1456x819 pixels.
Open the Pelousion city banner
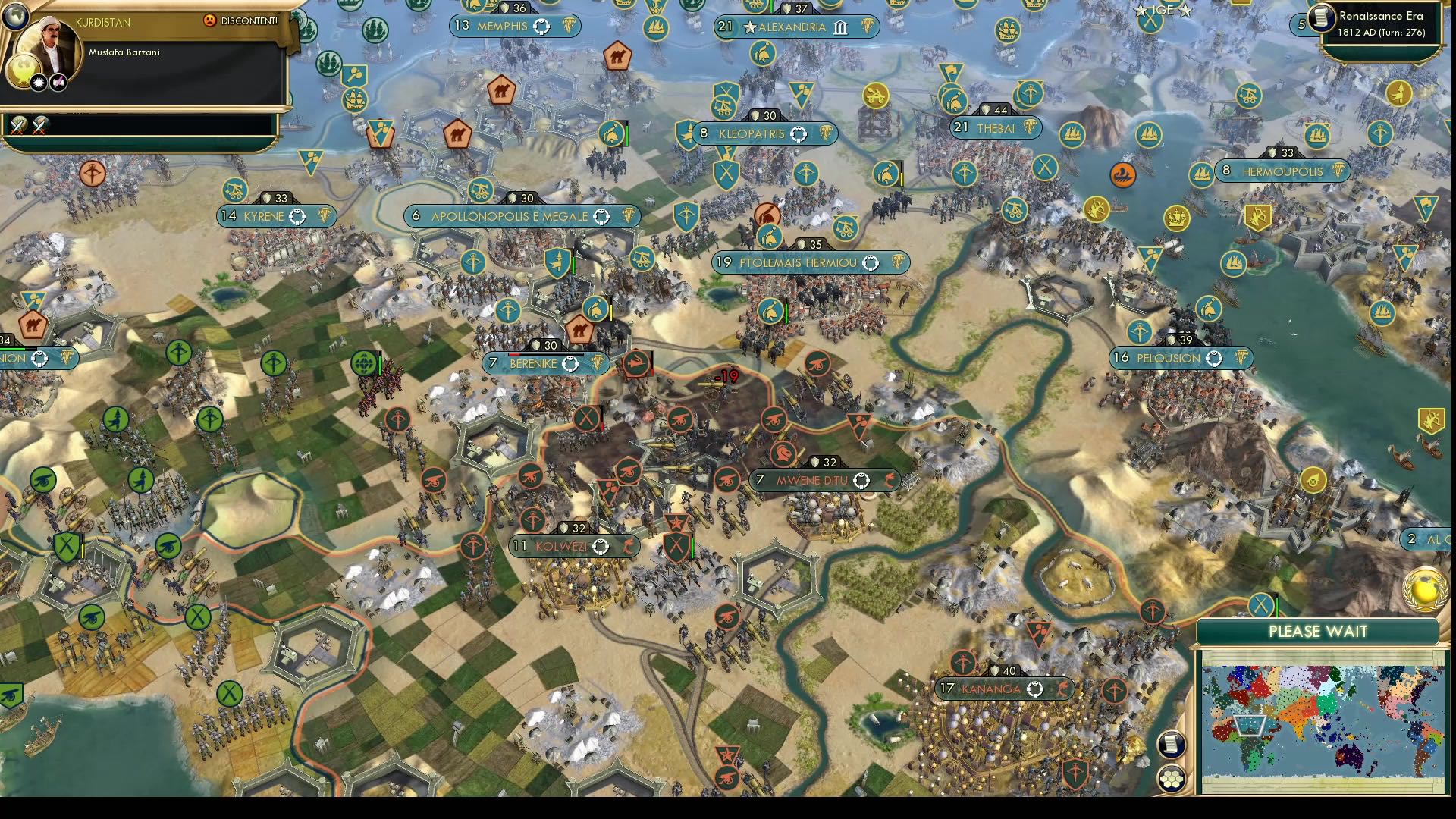1179,358
